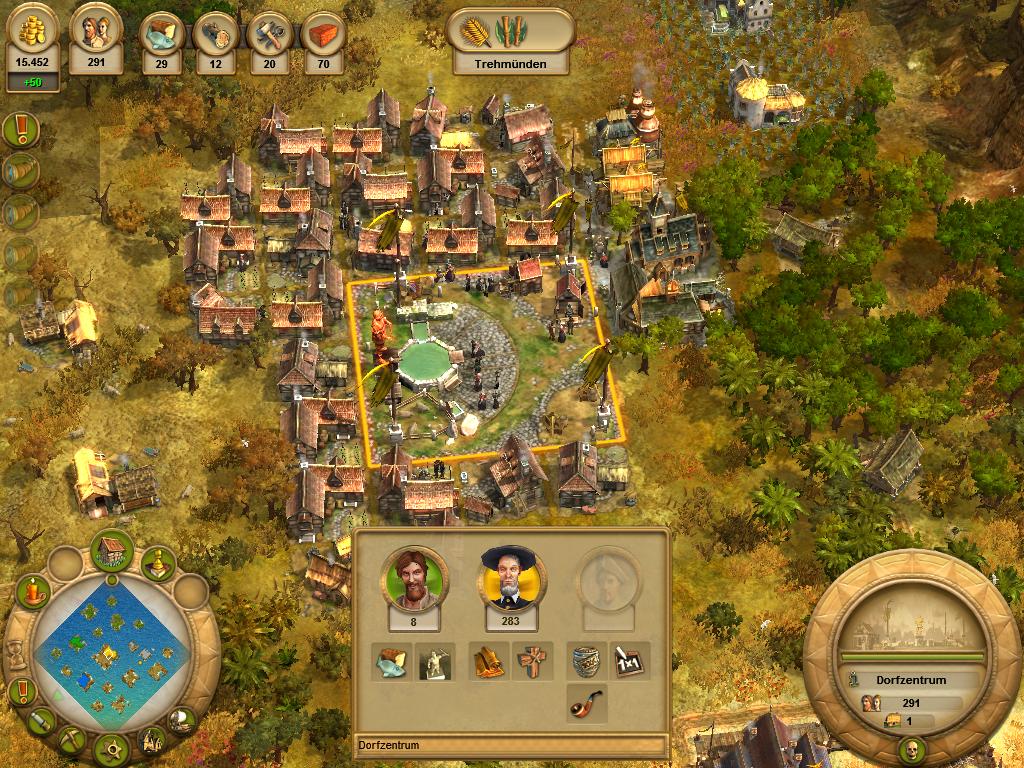Open the chess pawn strategy menu
Screen dimensions: 1024x768
point(158,564)
